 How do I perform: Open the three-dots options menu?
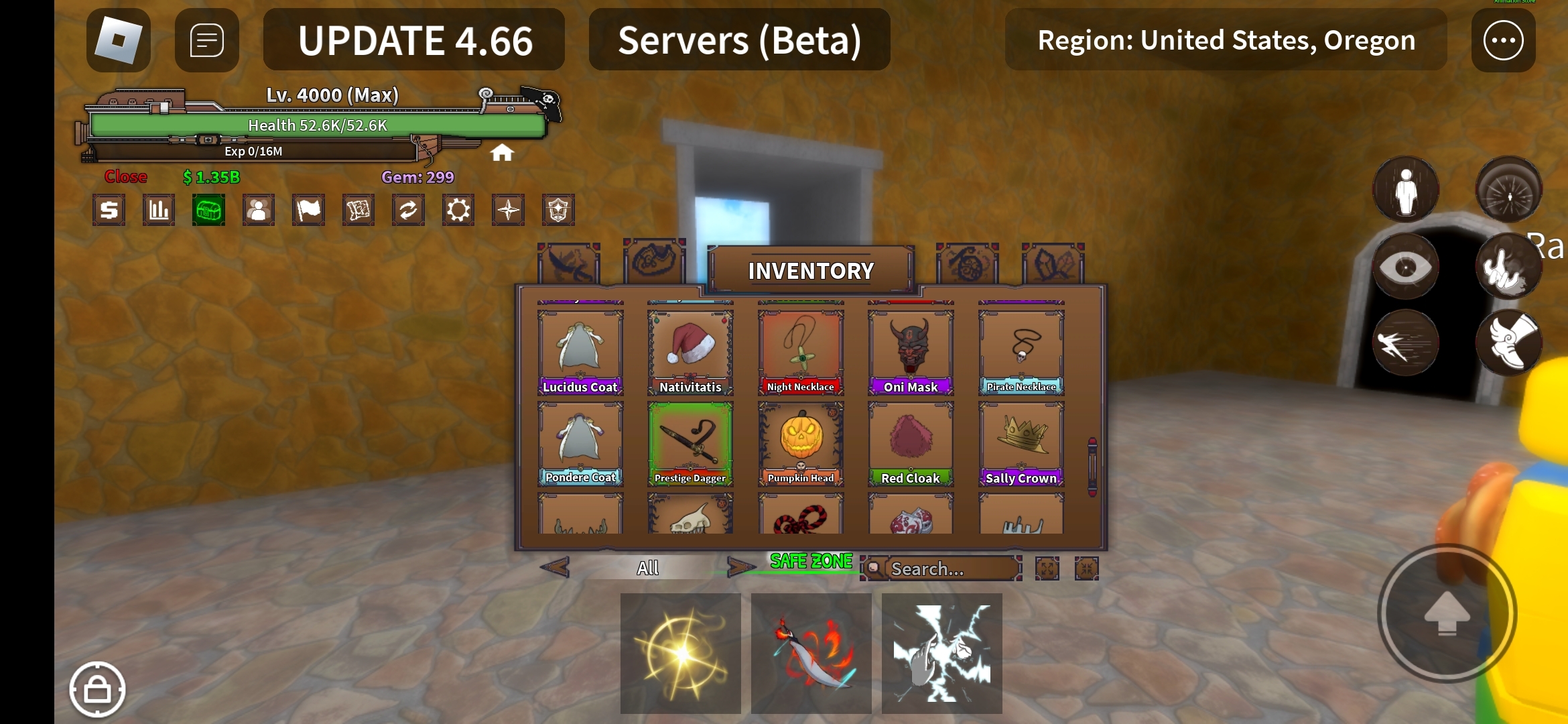coord(1503,40)
